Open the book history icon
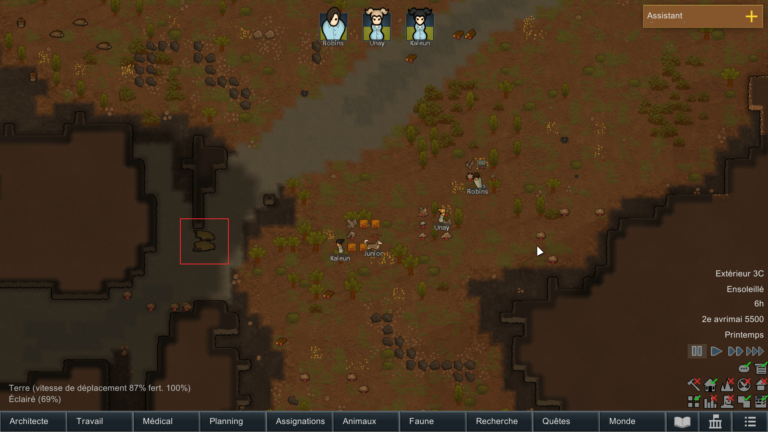The image size is (768, 432). [683, 422]
